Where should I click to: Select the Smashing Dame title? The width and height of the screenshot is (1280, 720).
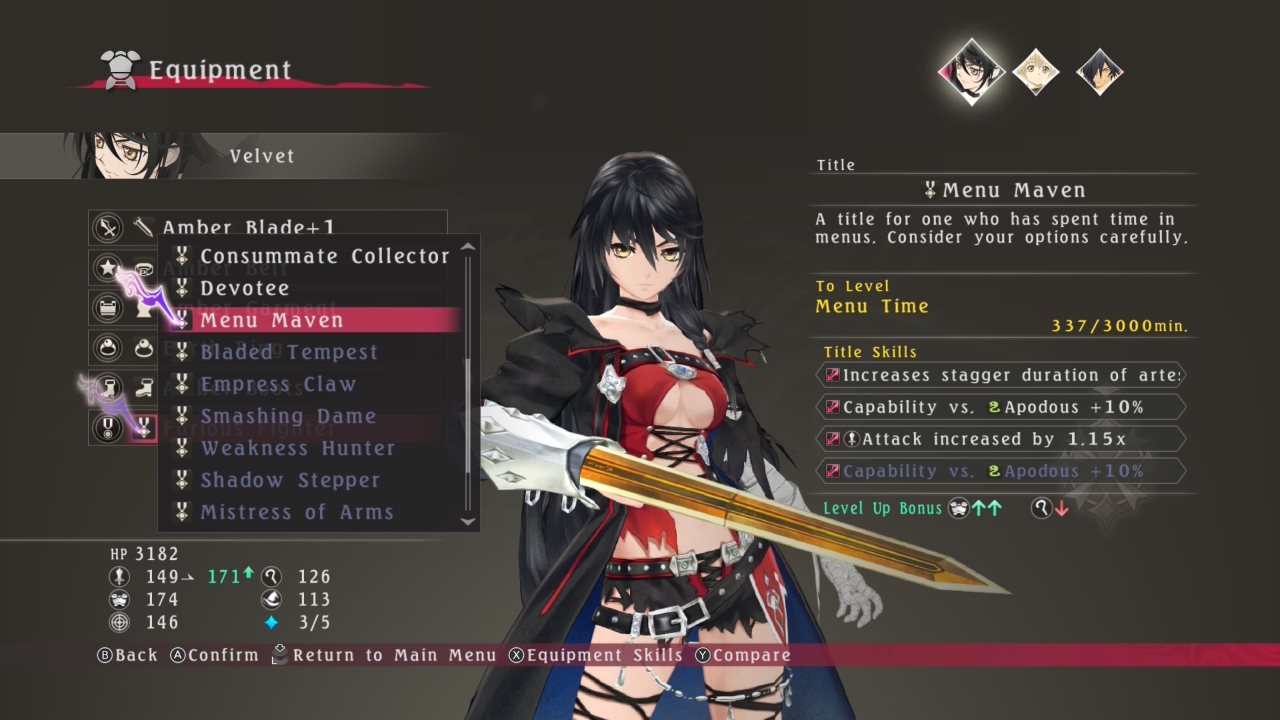tap(287, 416)
